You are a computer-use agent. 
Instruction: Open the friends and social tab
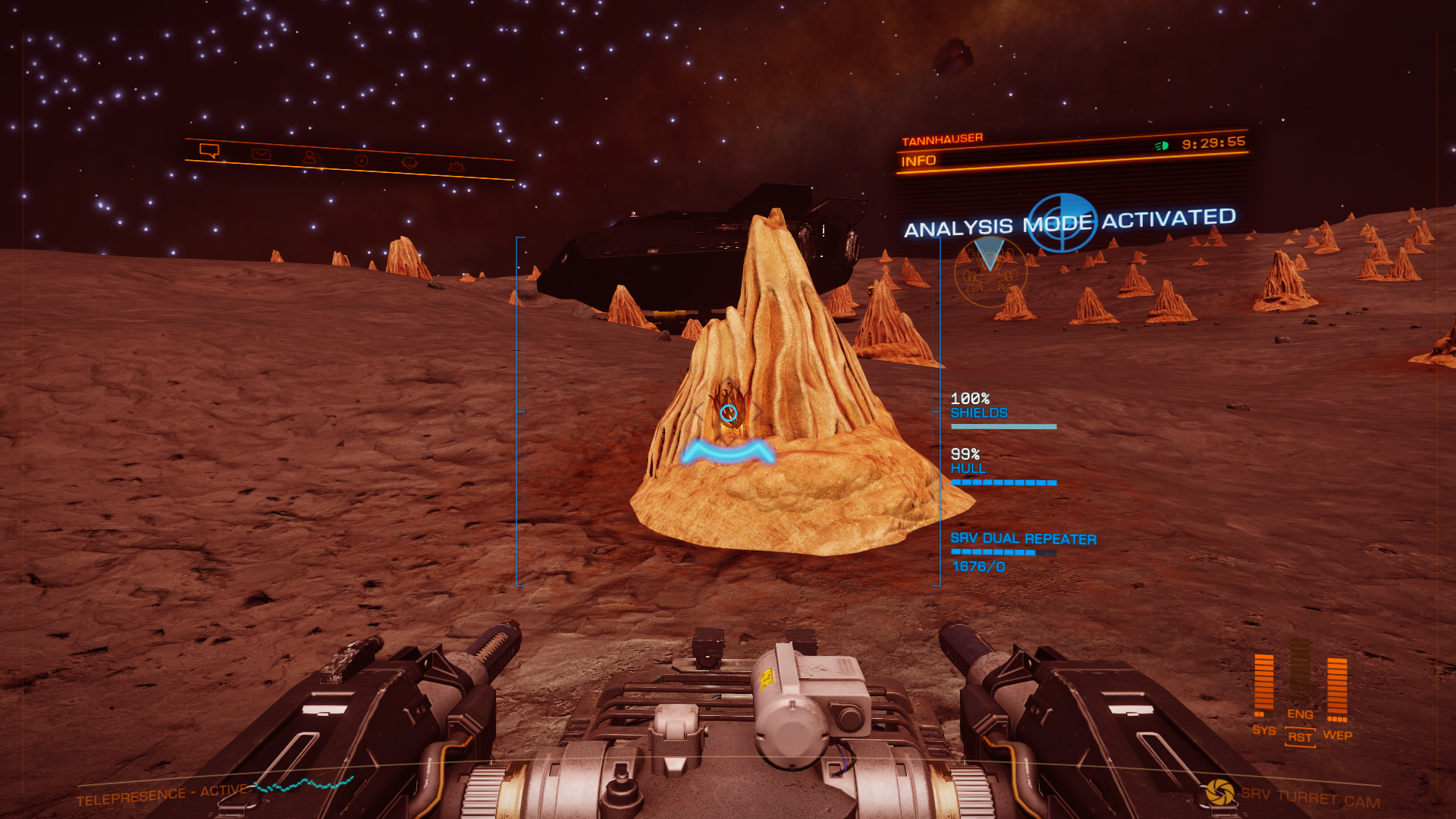309,158
